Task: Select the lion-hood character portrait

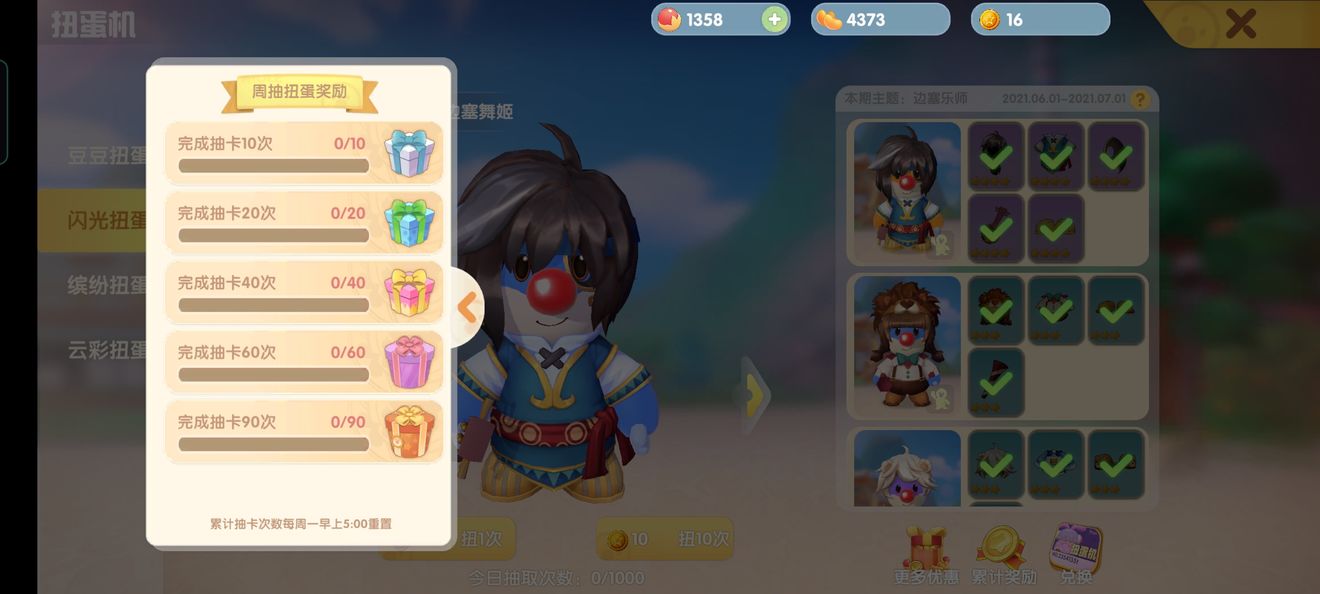Action: [907, 345]
